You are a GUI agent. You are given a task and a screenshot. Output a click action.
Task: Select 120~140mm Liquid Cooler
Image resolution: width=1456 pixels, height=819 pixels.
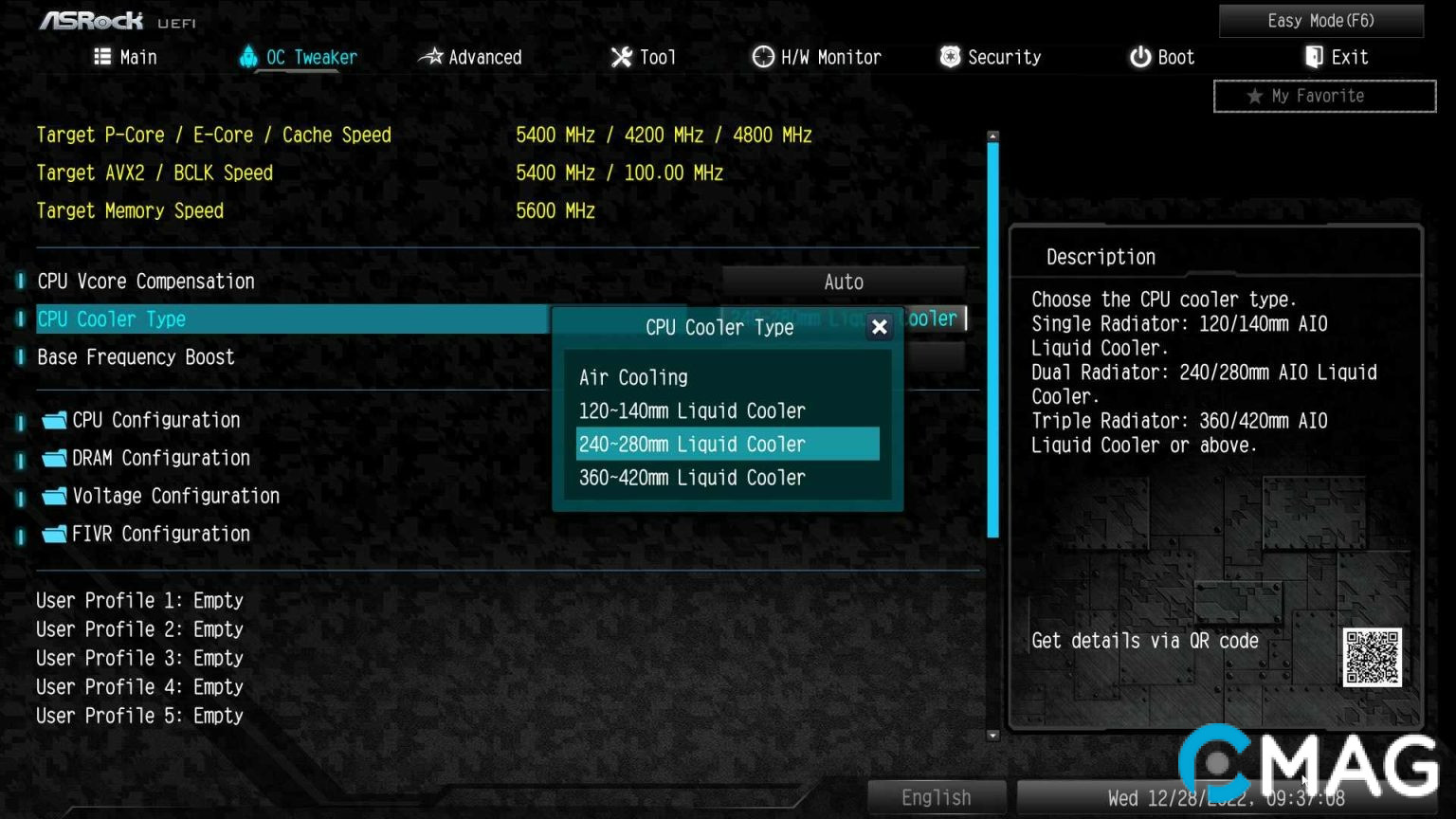pos(692,410)
